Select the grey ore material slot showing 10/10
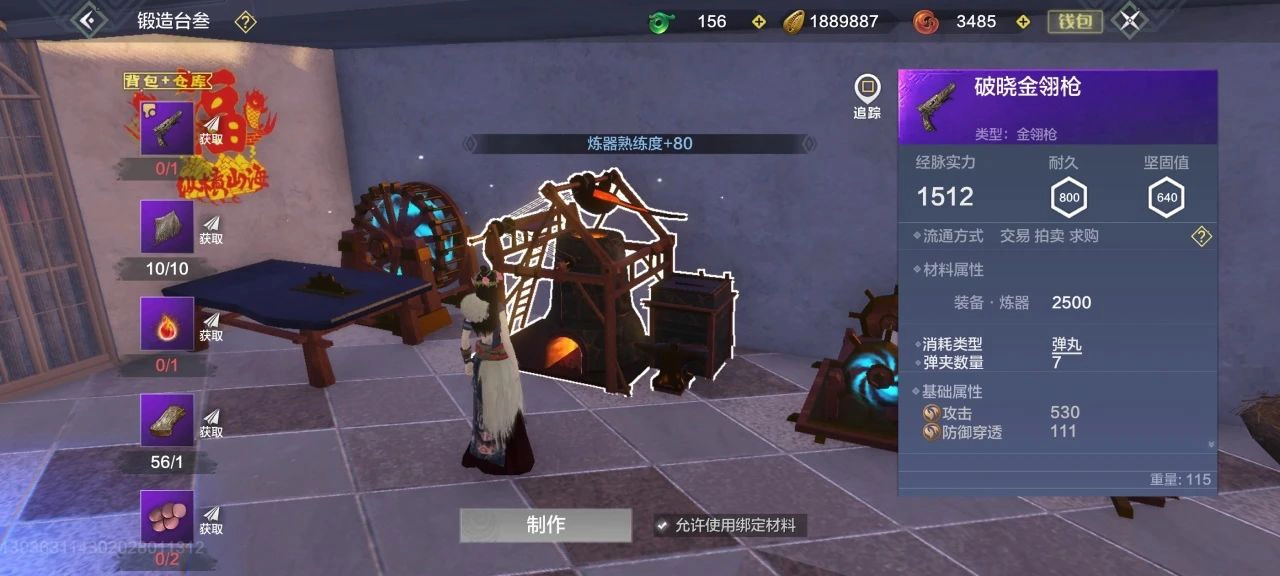Viewport: 1280px width, 576px height. pyautogui.click(x=166, y=226)
